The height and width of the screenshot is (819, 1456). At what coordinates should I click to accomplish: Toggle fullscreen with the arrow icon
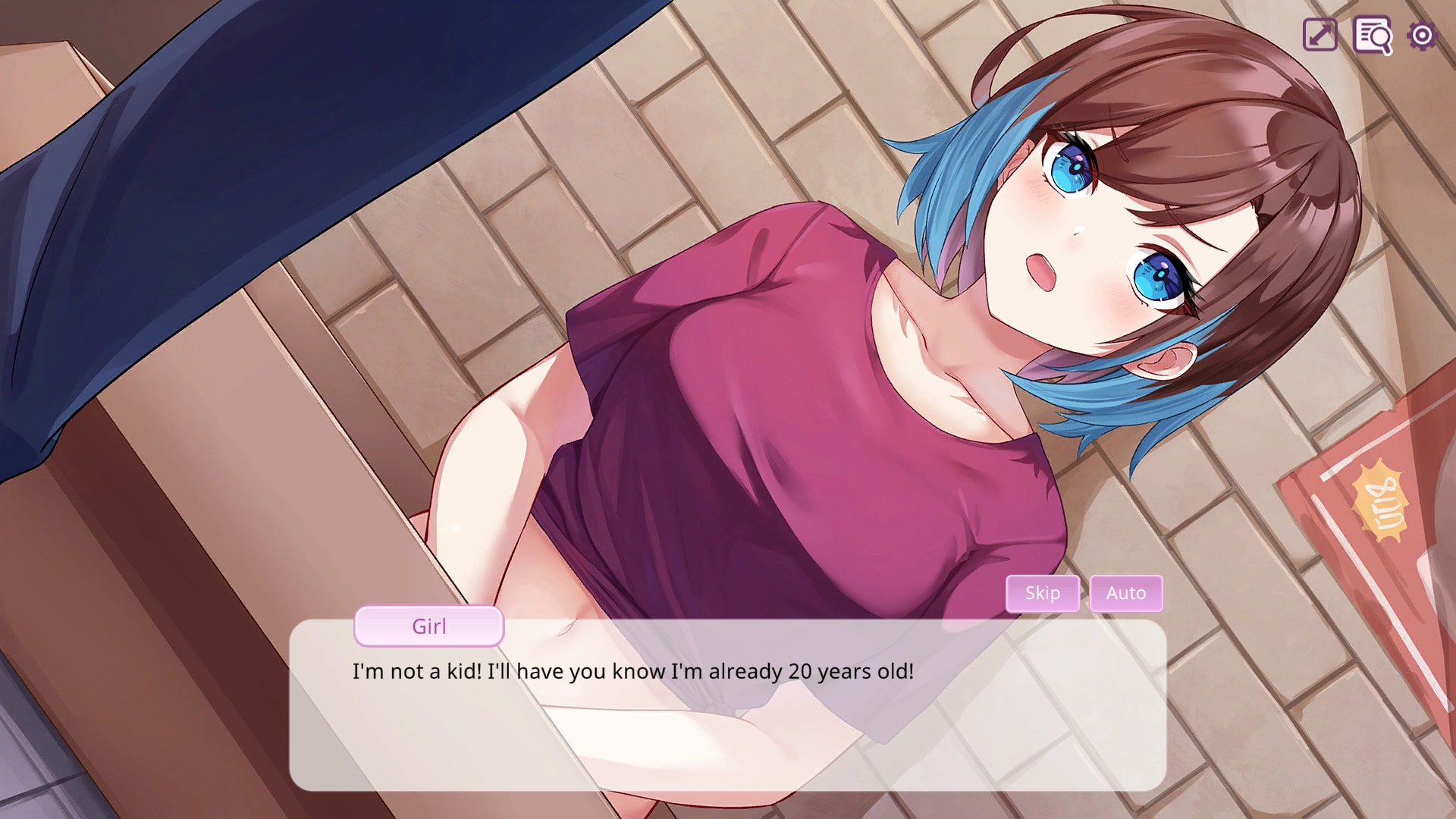[1320, 36]
